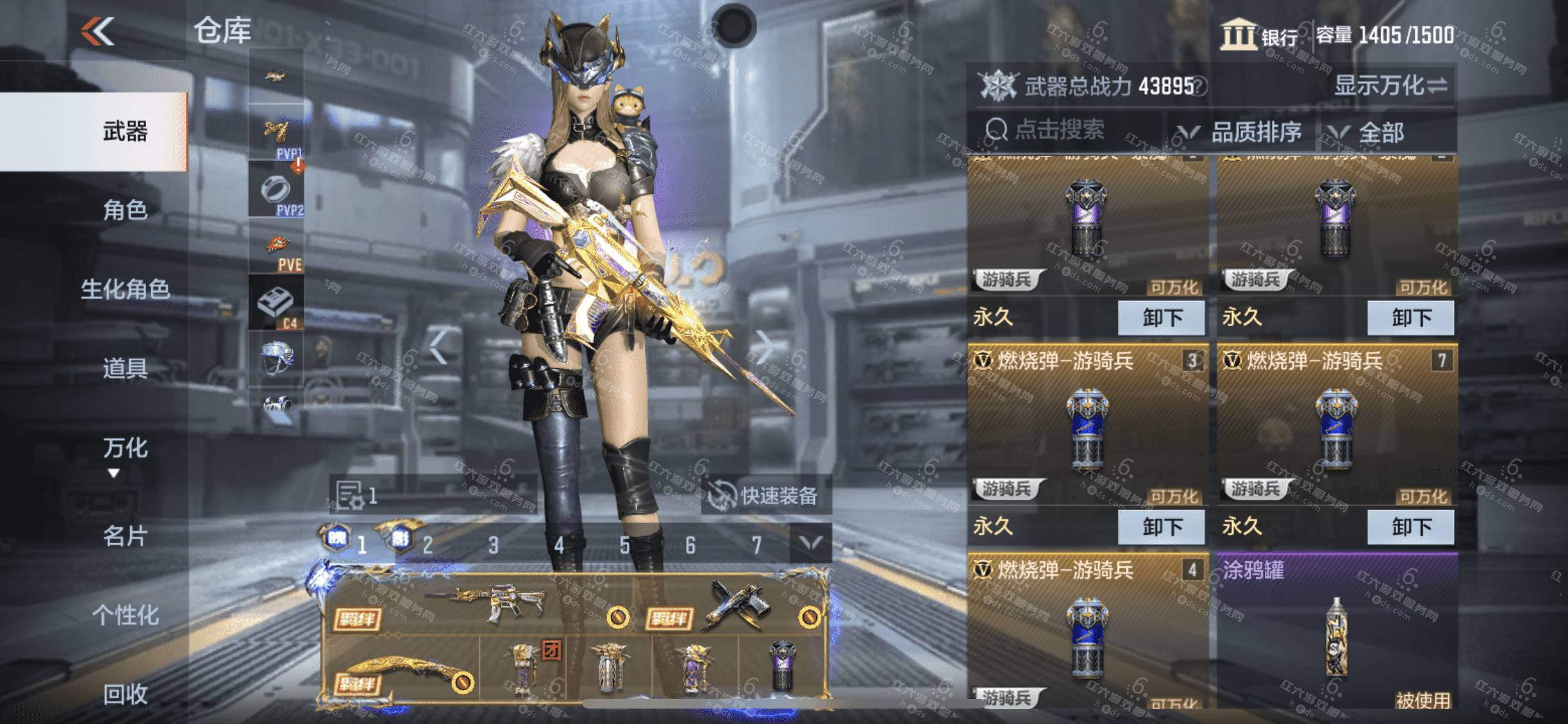
Task: Switch to the 个性化 tab
Action: 125,615
